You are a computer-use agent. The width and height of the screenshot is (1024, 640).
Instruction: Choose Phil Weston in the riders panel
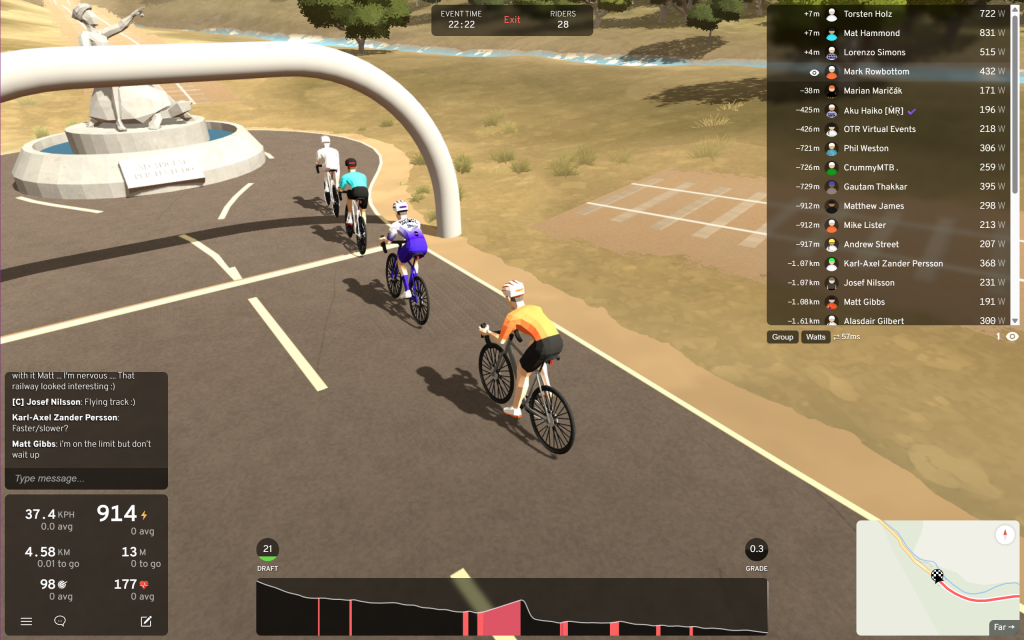coord(892,148)
